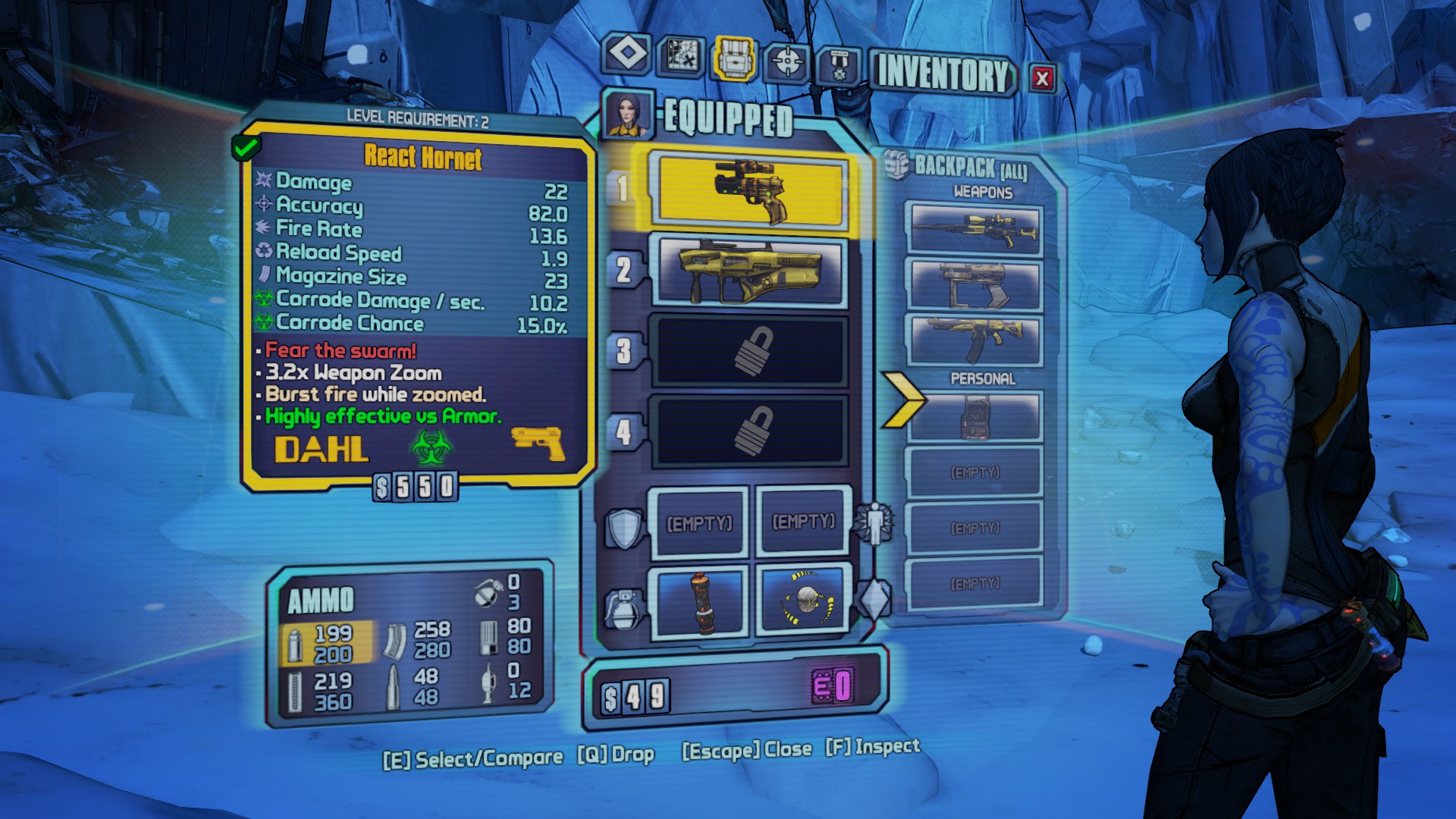
Task: Click the locked weapon slot 4
Action: click(x=751, y=431)
